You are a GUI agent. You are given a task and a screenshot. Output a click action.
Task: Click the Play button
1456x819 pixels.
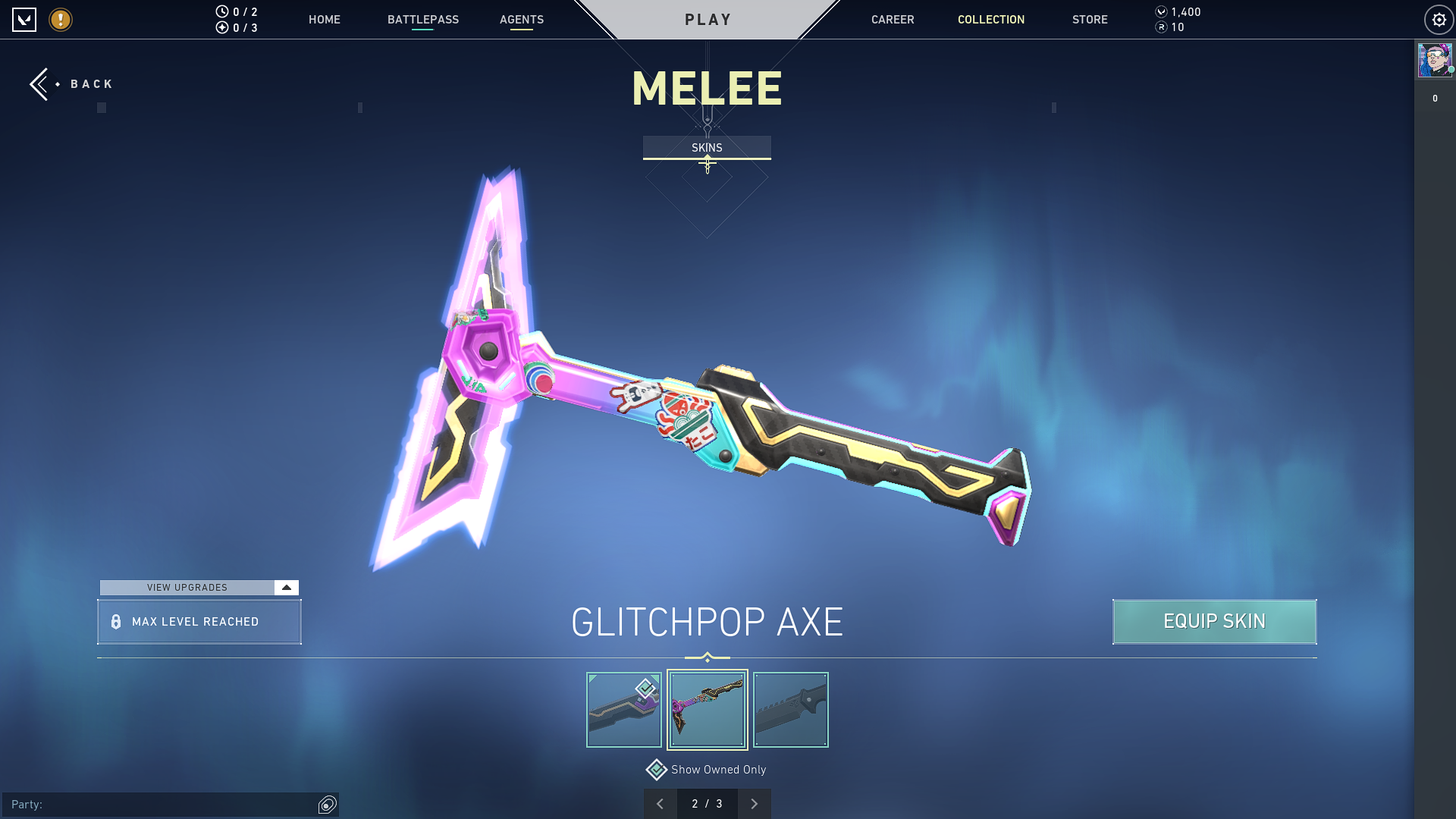coord(708,20)
